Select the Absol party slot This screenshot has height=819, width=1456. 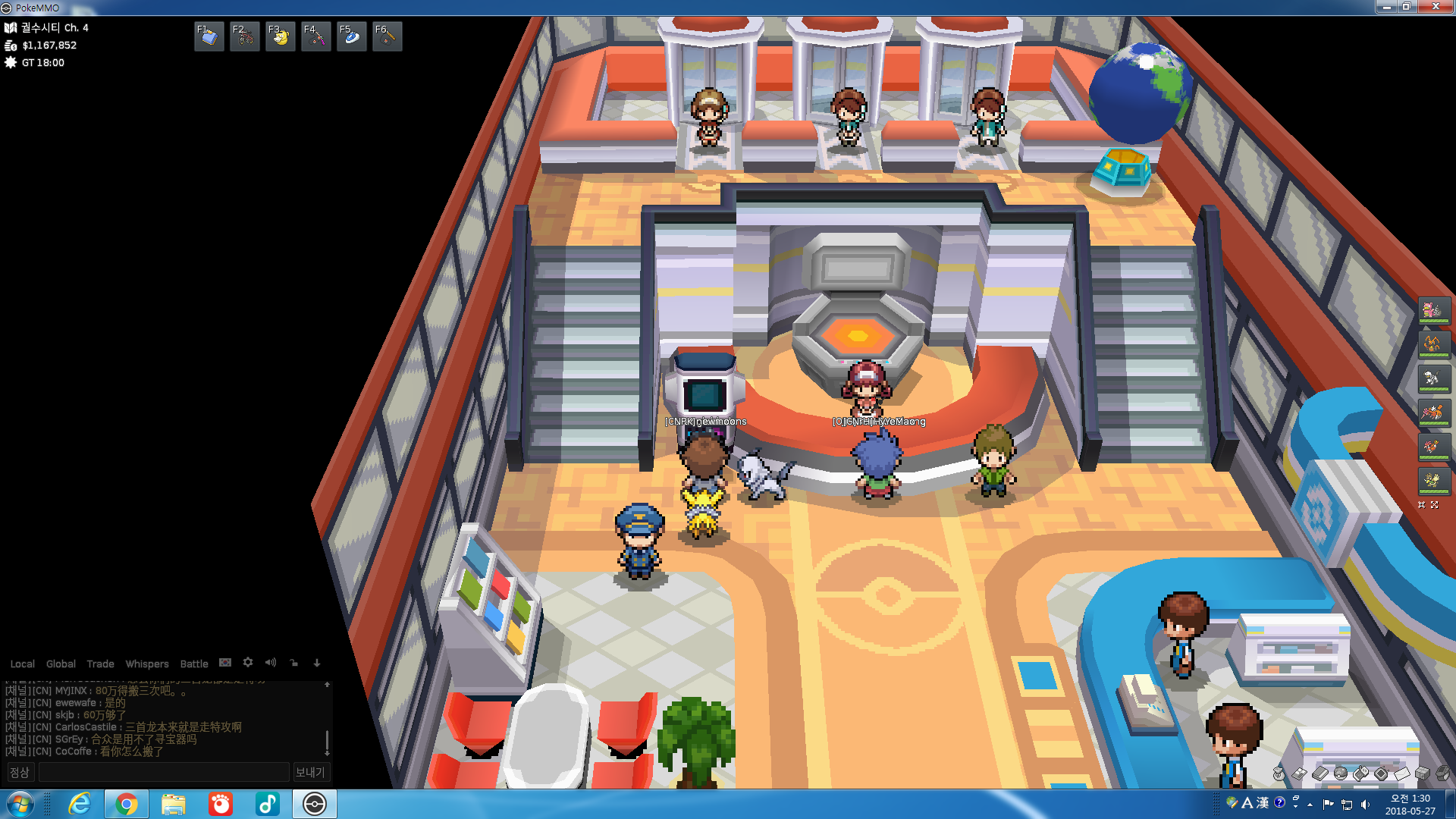1433,378
